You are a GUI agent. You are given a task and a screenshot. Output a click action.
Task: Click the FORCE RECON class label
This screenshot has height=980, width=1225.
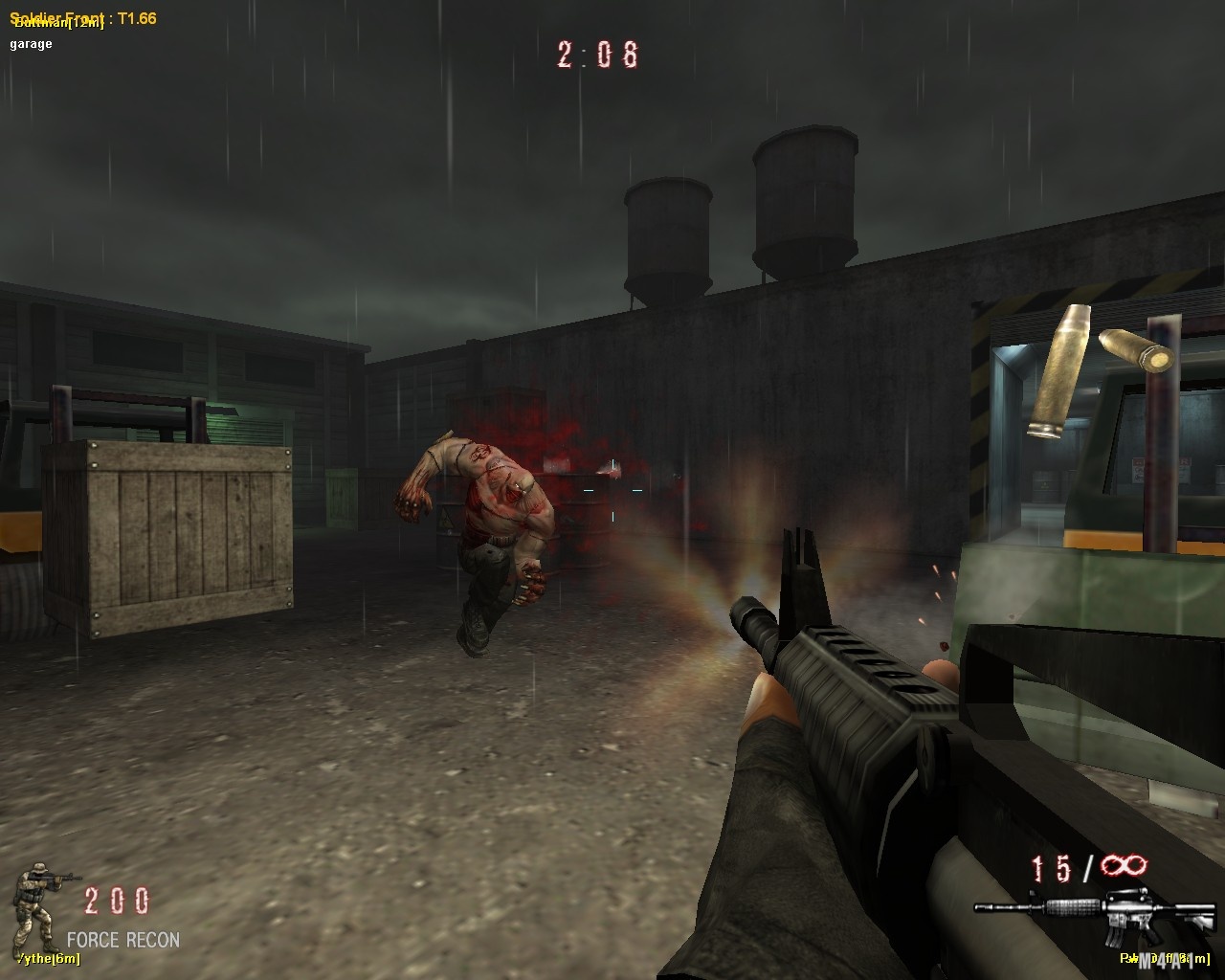coord(122,941)
